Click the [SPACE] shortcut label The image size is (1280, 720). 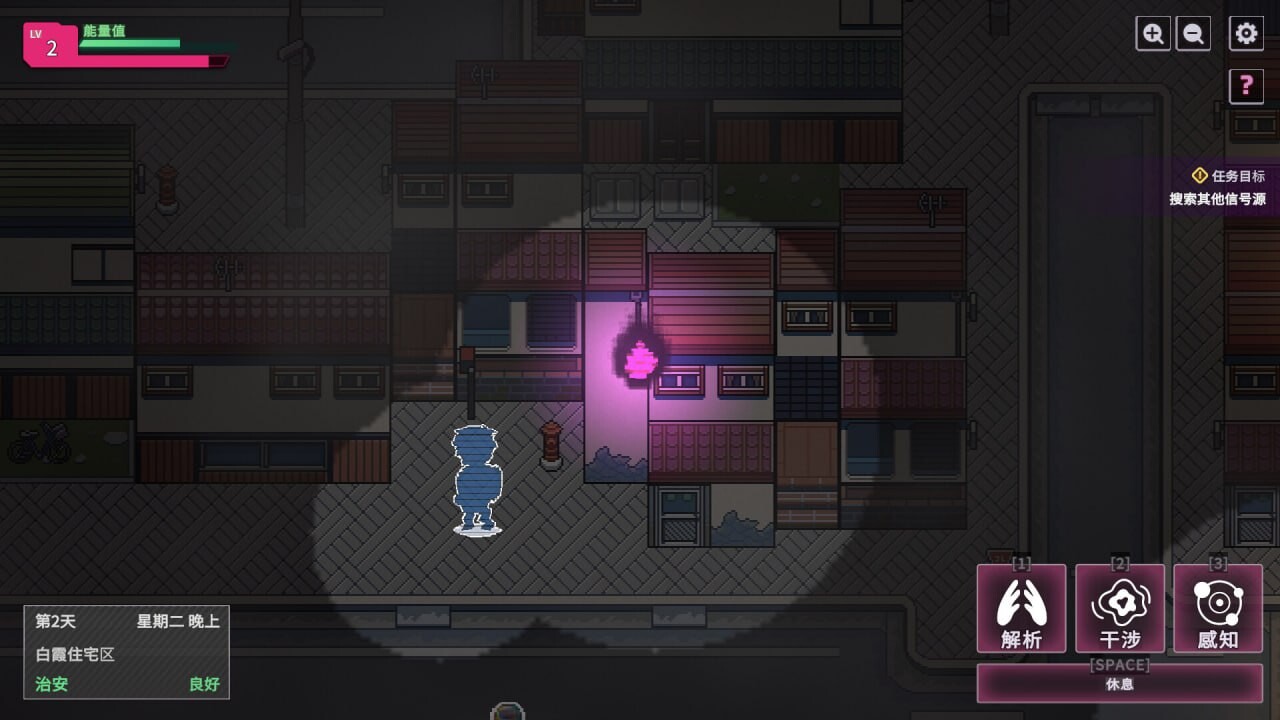pos(1120,665)
